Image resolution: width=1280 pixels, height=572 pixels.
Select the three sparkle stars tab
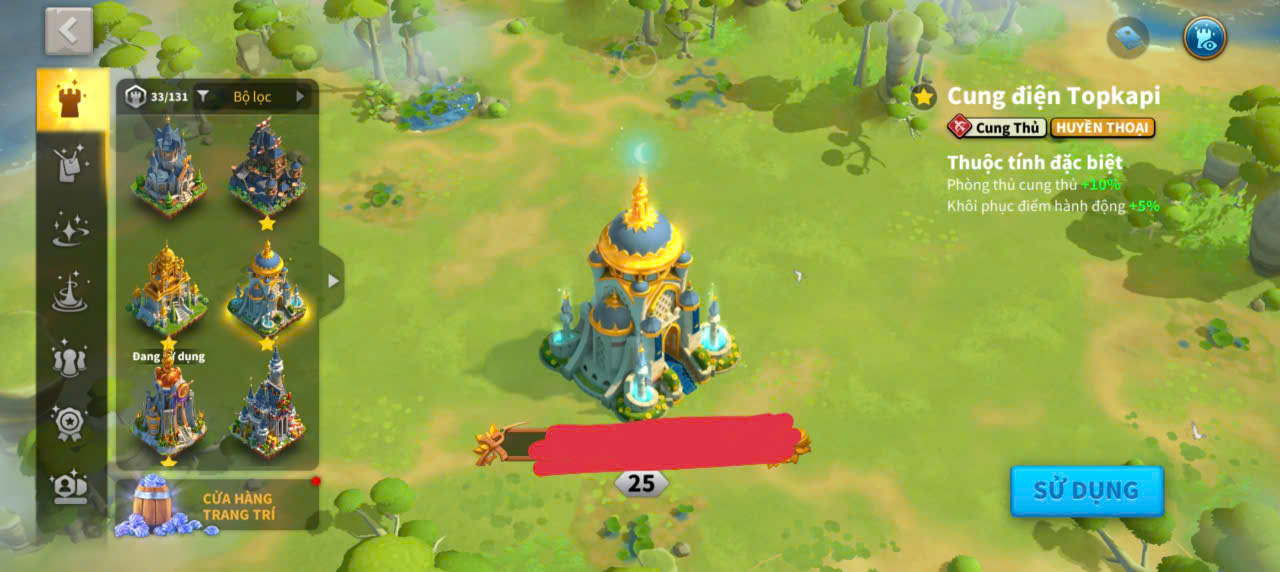70,229
